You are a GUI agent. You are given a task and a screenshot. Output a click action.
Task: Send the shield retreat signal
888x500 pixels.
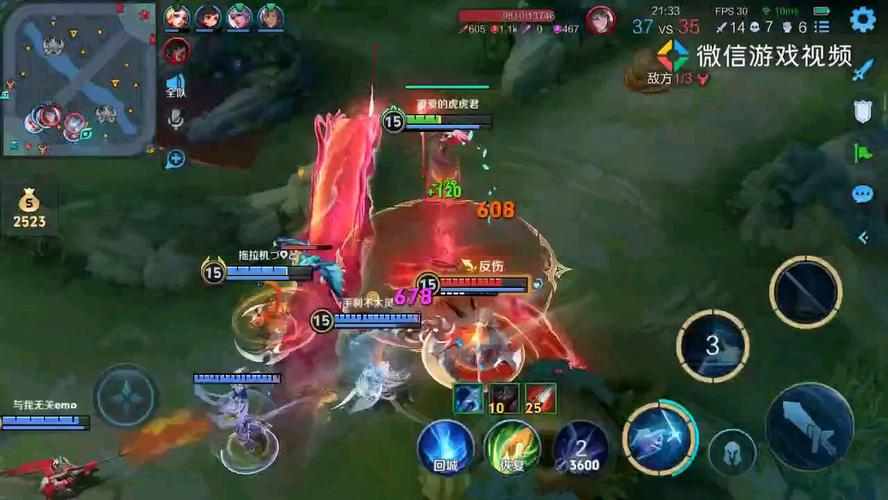(x=863, y=111)
